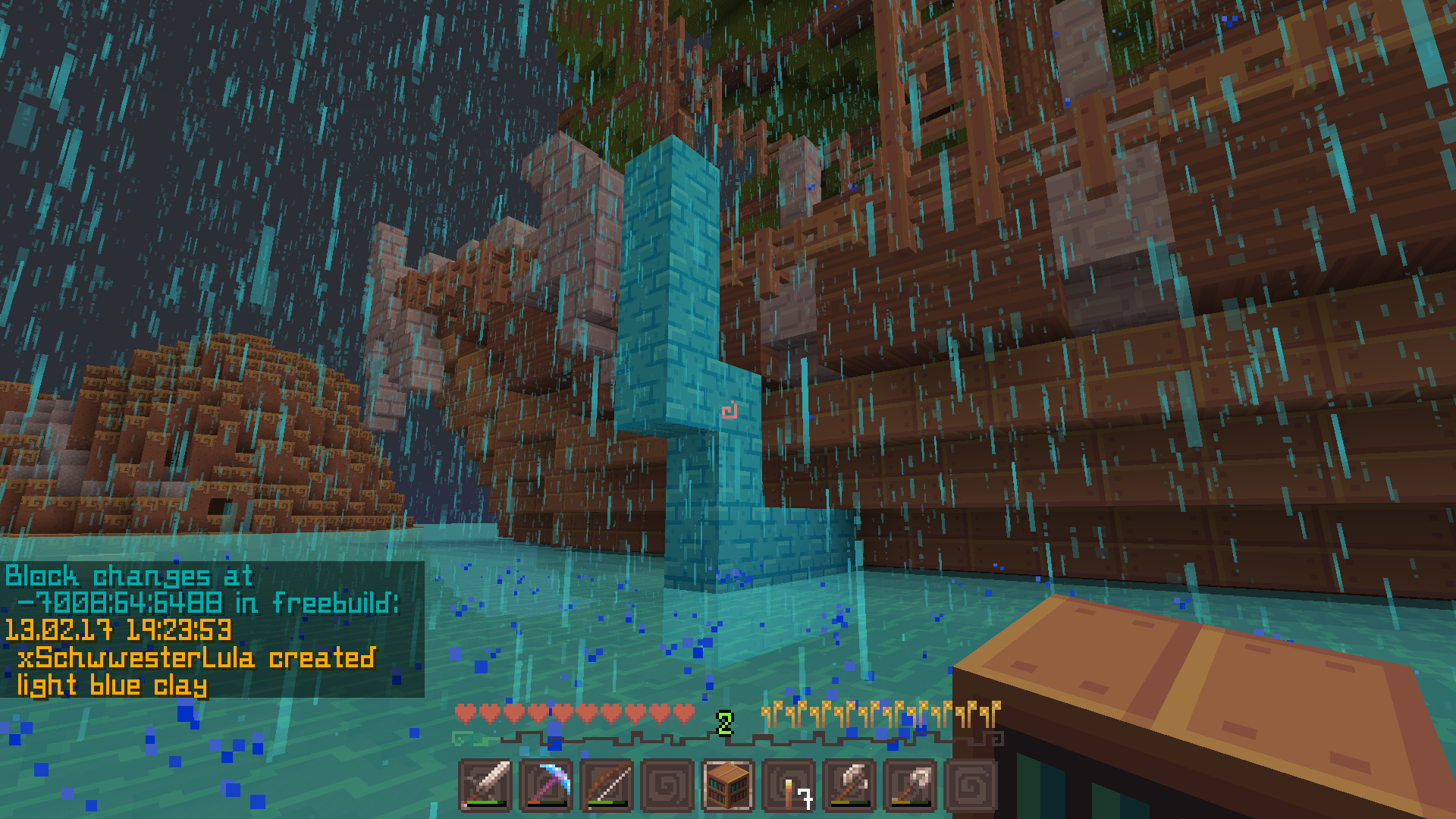The image size is (1456, 819).
Task: Select the sword hotbar slot
Action: point(485,785)
